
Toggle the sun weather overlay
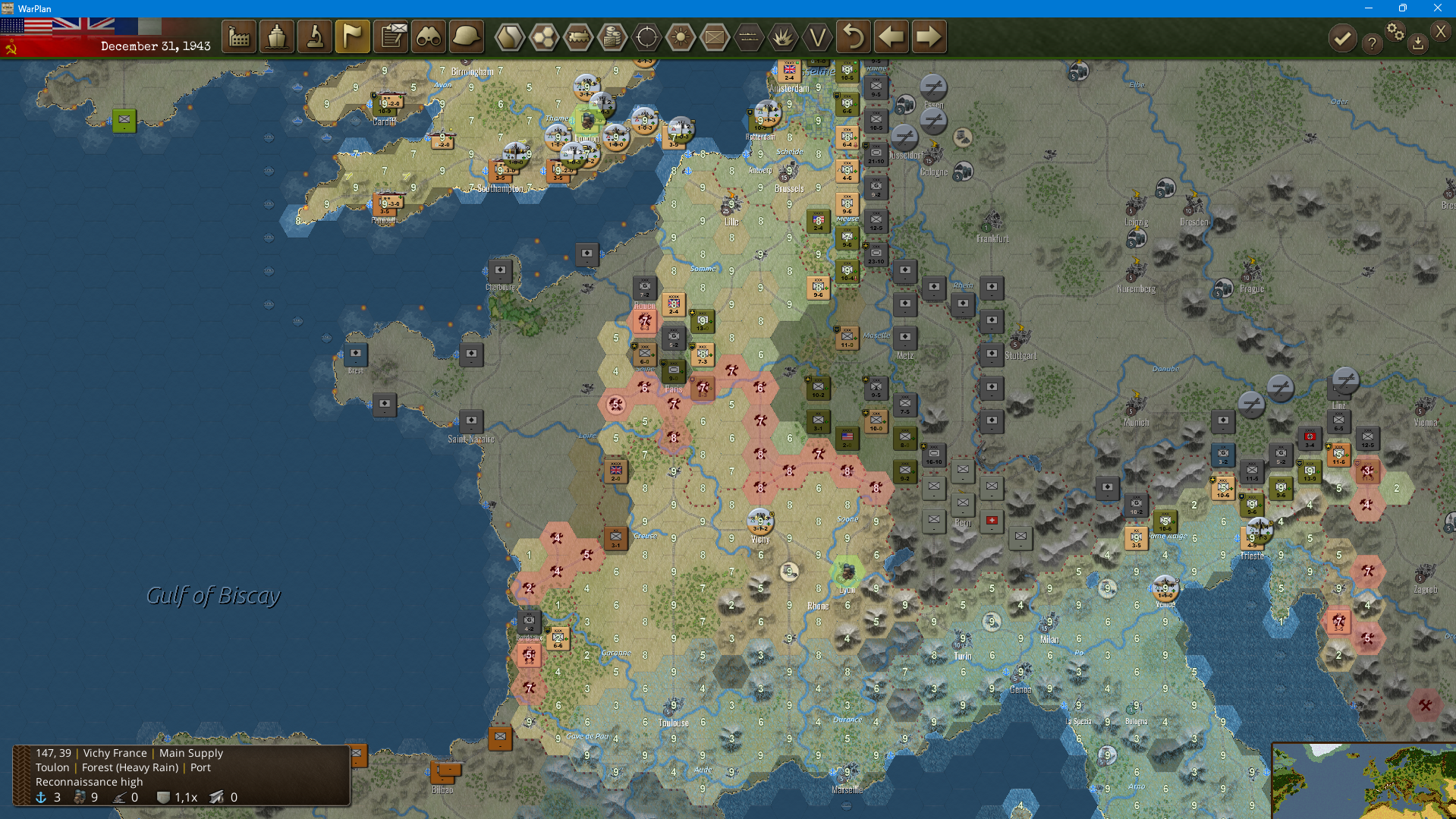tap(681, 36)
